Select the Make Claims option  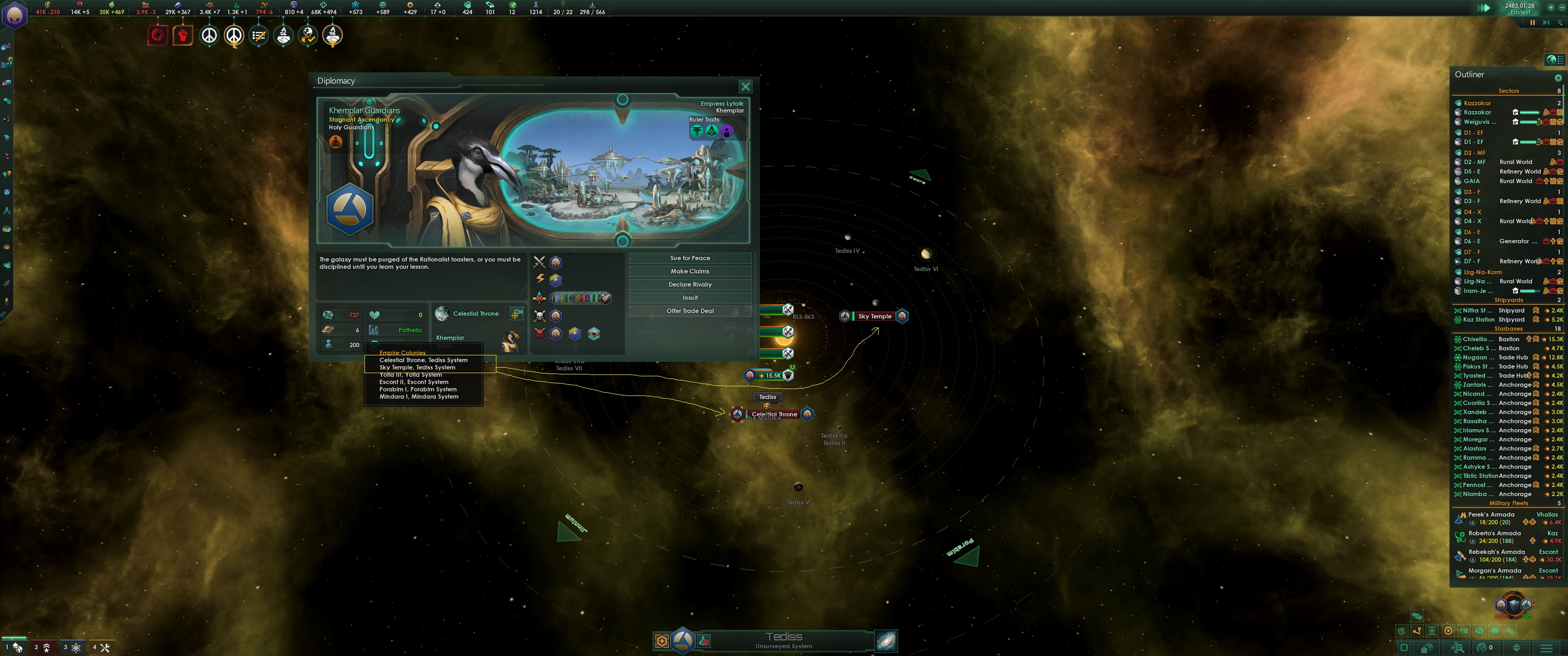click(690, 272)
